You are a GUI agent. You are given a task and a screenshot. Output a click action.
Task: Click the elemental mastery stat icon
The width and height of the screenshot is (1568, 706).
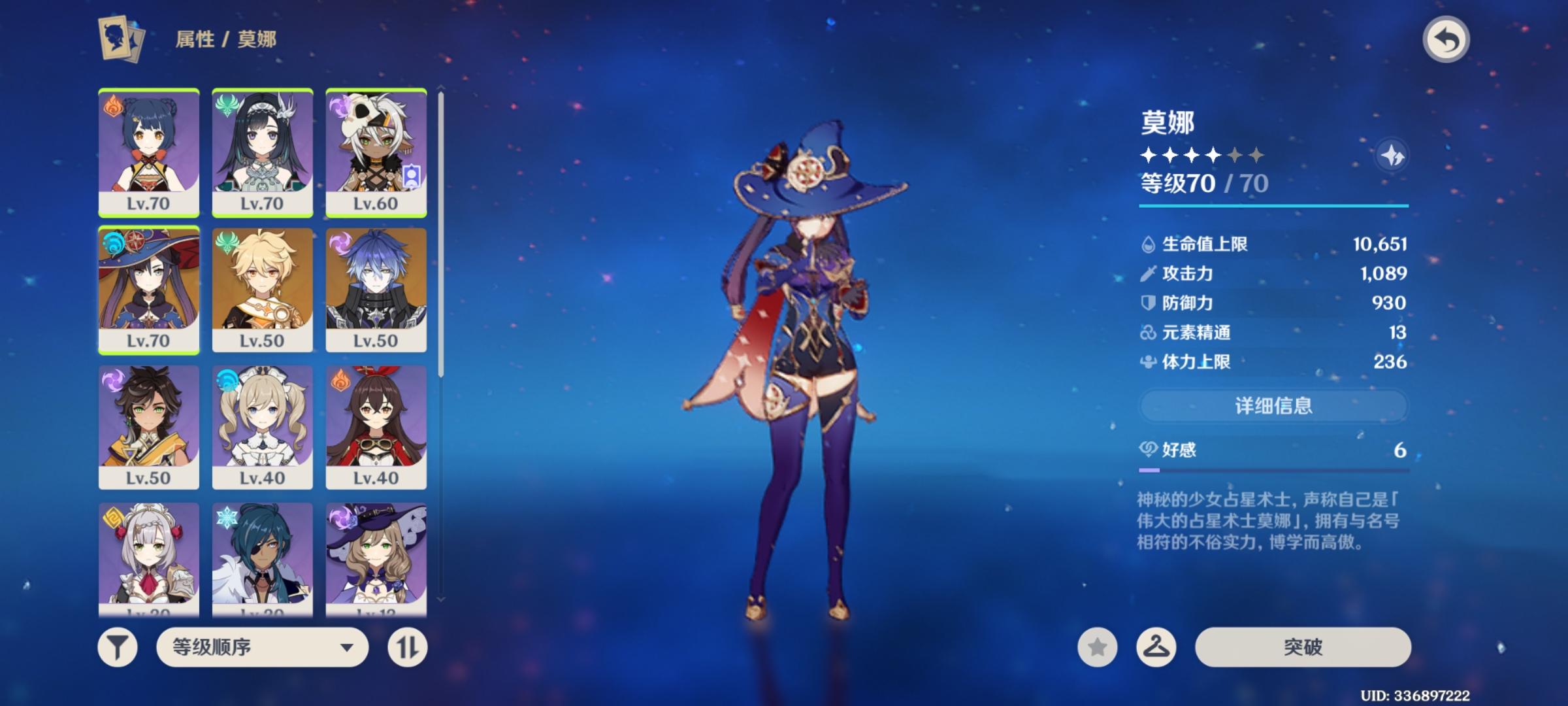1149,333
